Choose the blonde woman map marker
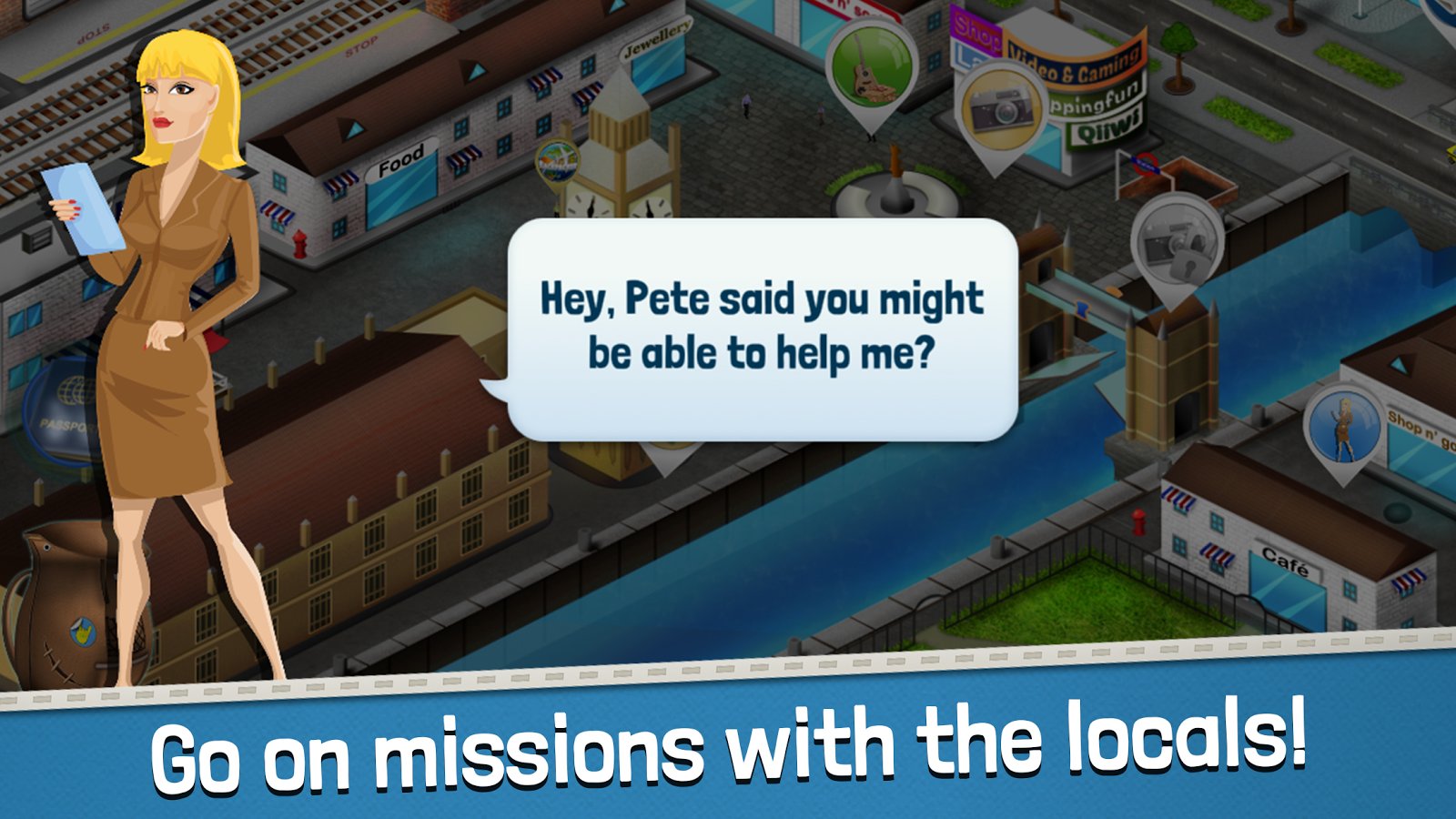 (x=1343, y=425)
